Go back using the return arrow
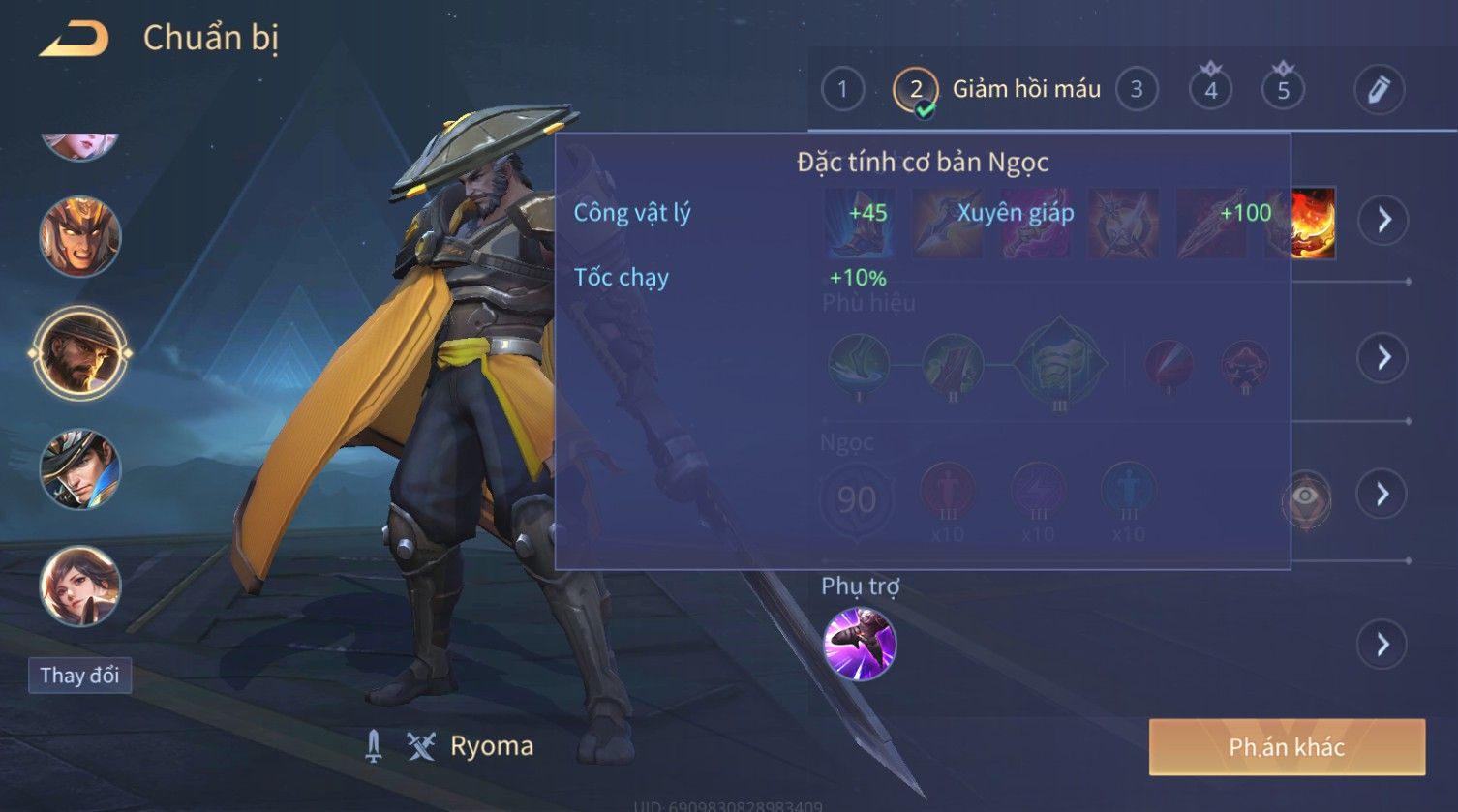 74,40
